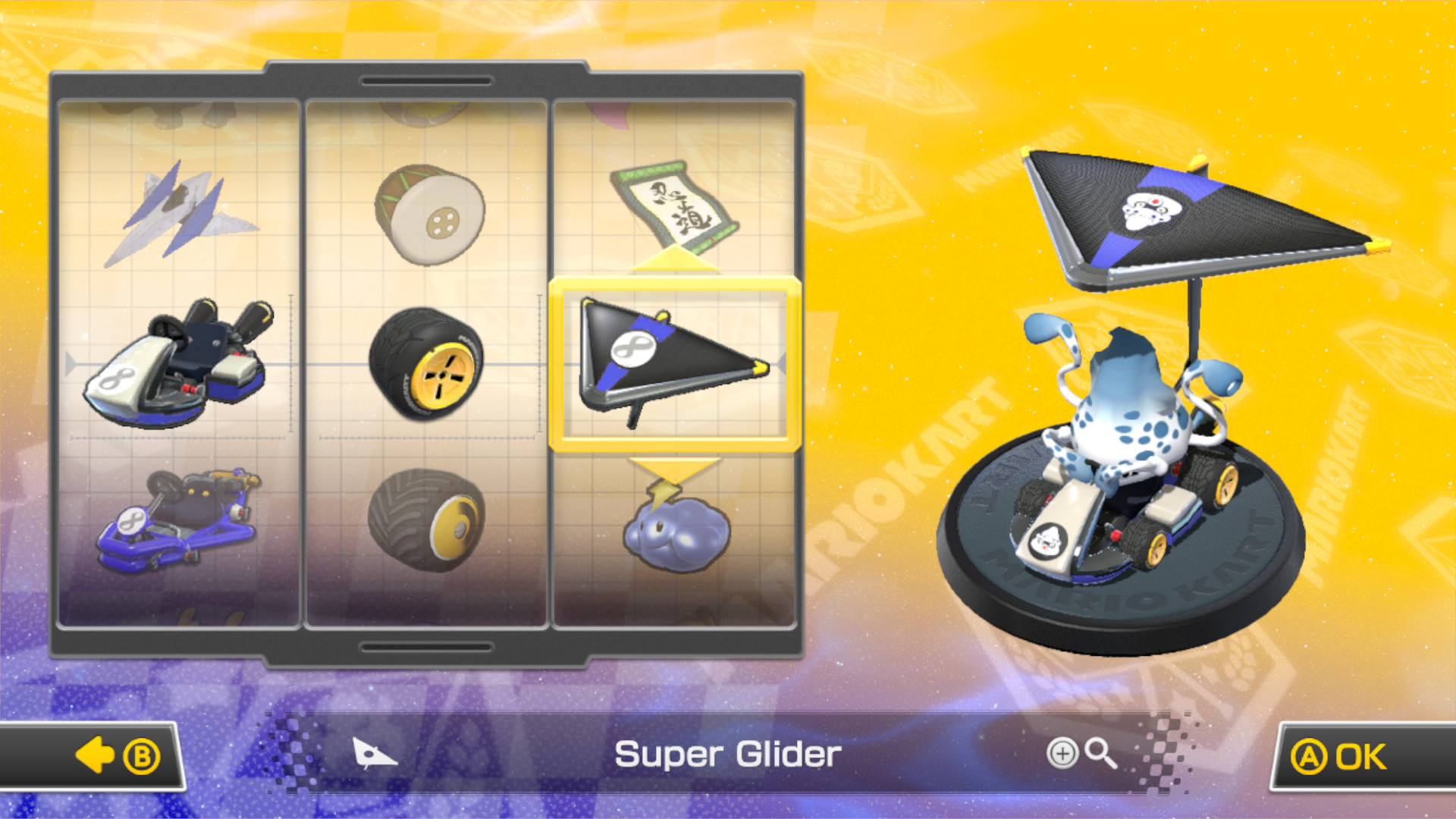The height and width of the screenshot is (819, 1456).
Task: Click the left arrow on the kart column
Action: (72, 366)
